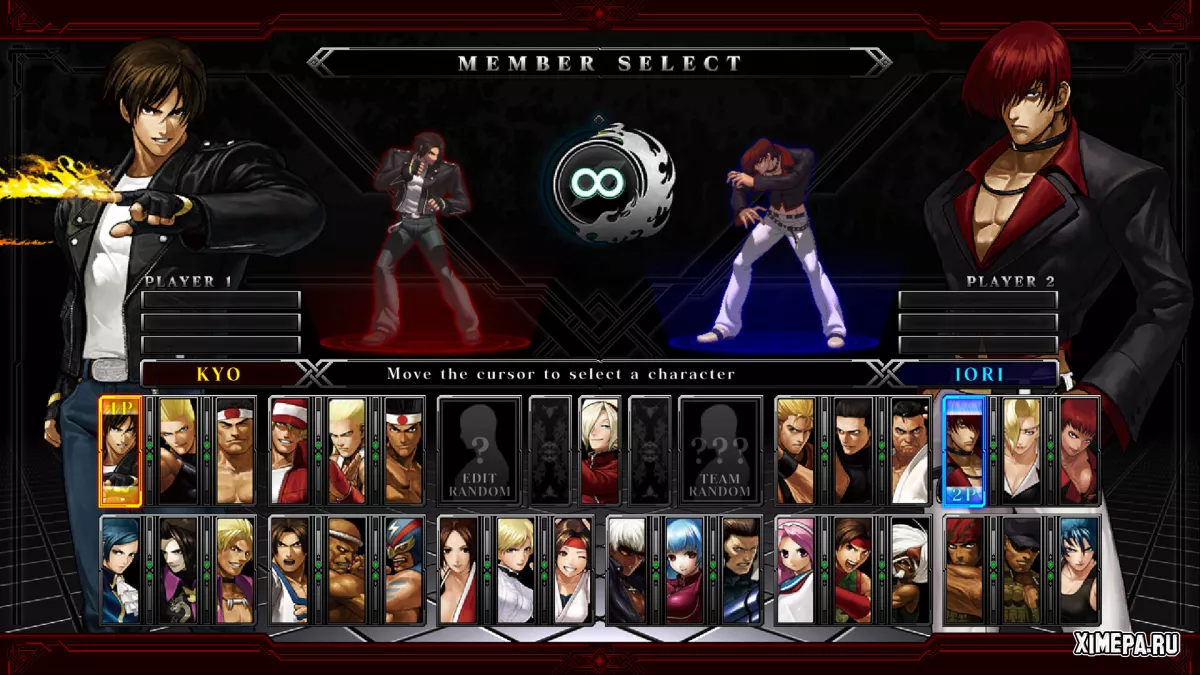Viewport: 1200px width, 675px height.
Task: Select blue-haired Leona's portrait
Action: [1079, 571]
